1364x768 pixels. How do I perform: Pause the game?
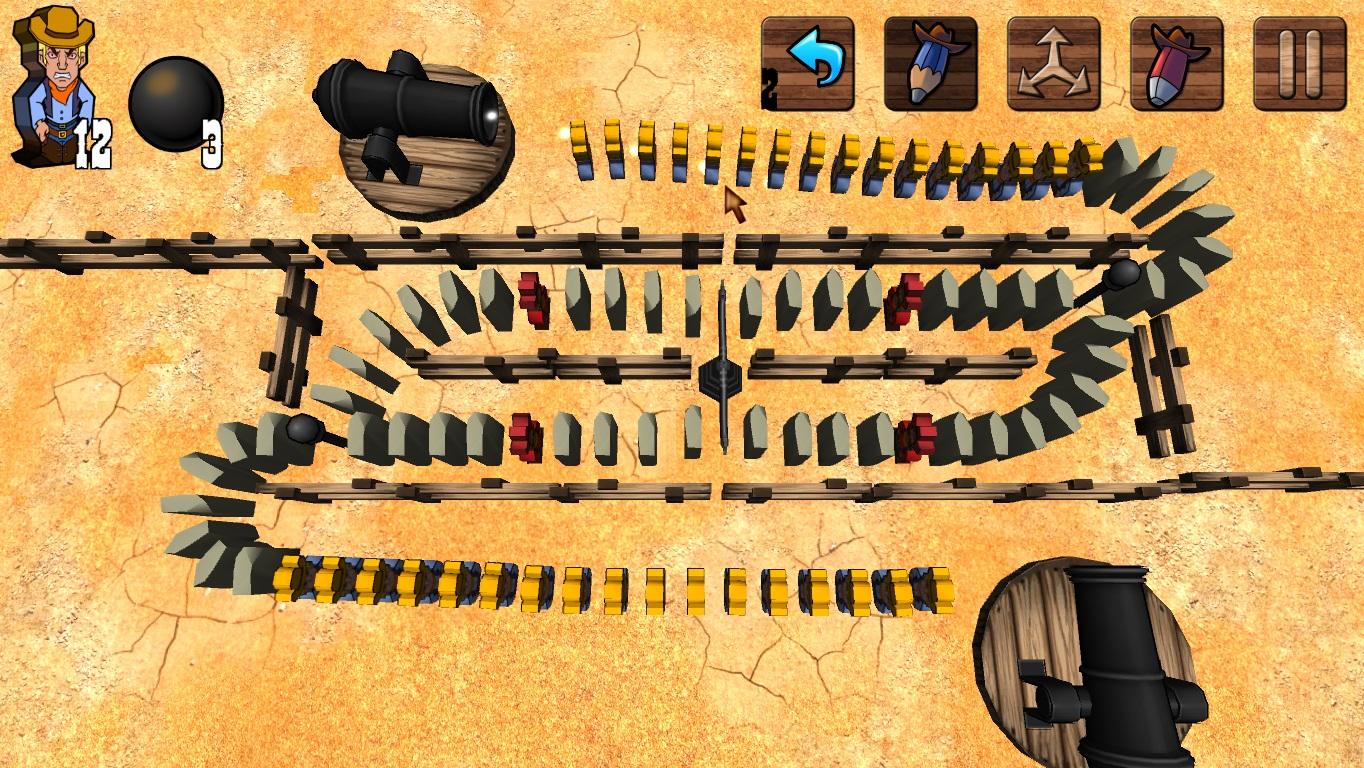[x=1299, y=63]
